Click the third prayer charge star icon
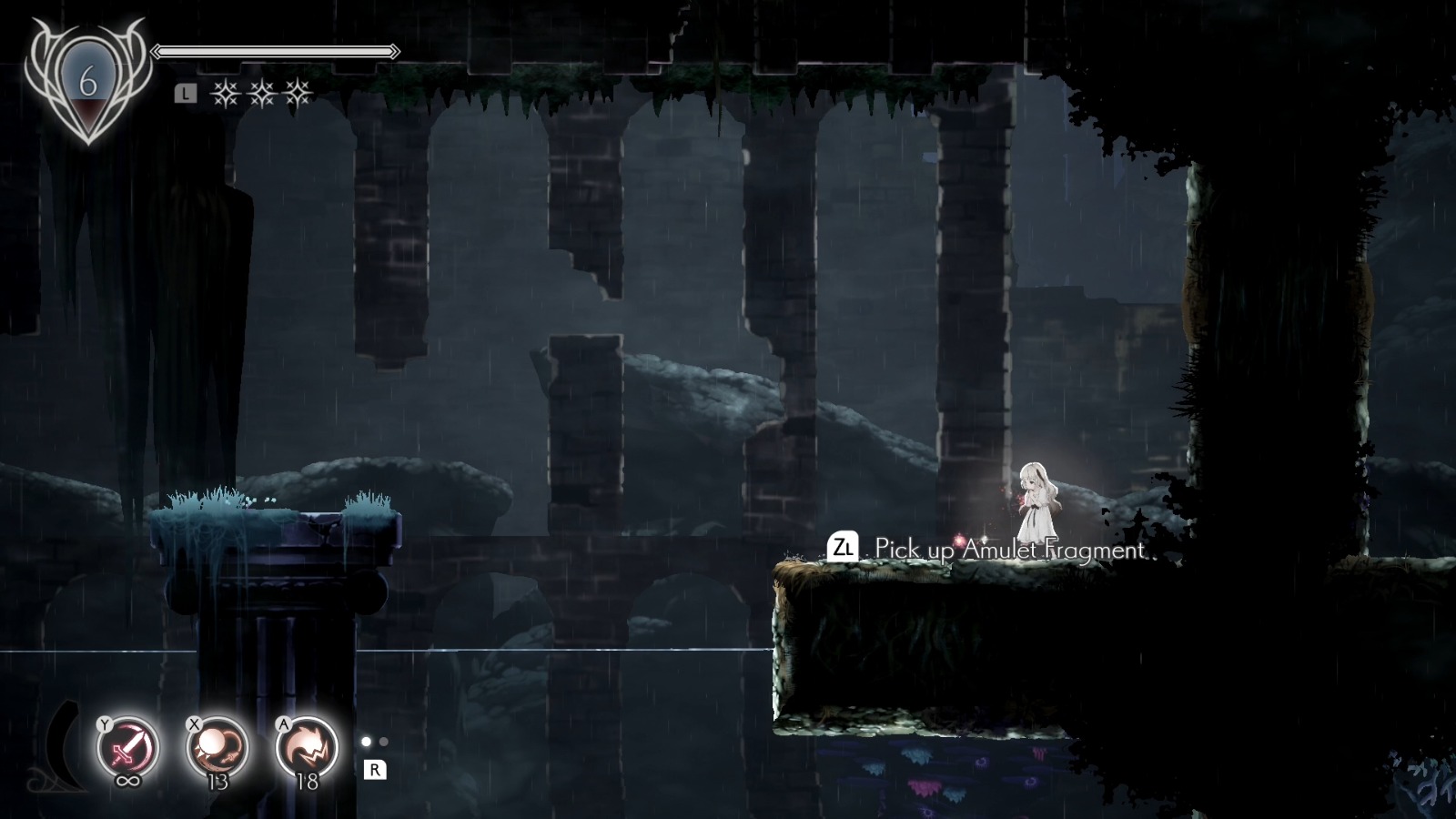 [298, 94]
